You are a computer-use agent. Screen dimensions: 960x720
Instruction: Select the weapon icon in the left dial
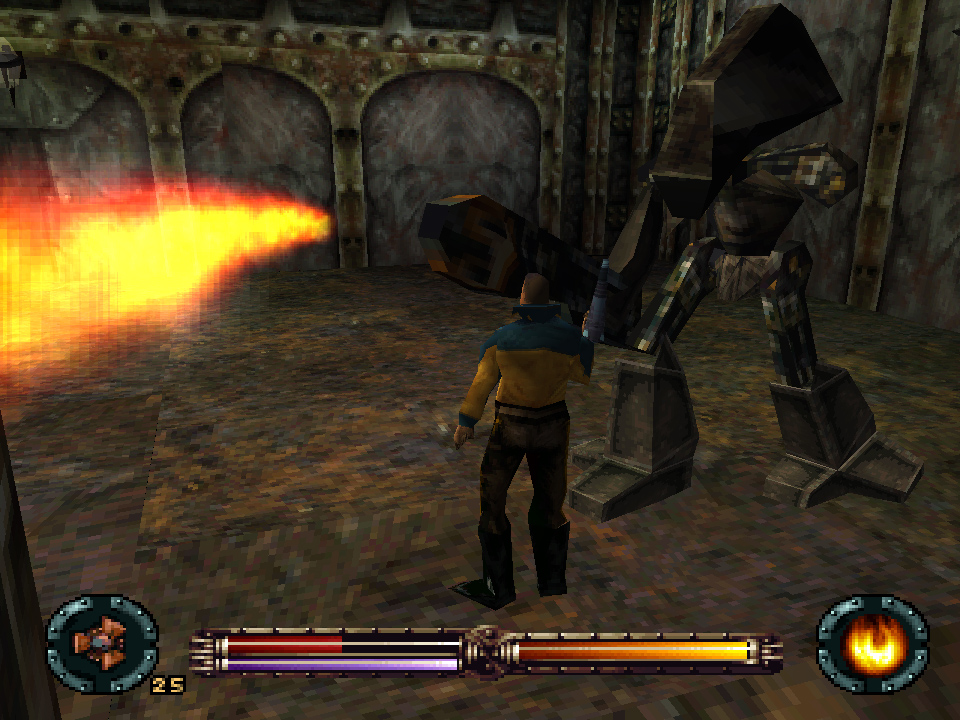101,641
